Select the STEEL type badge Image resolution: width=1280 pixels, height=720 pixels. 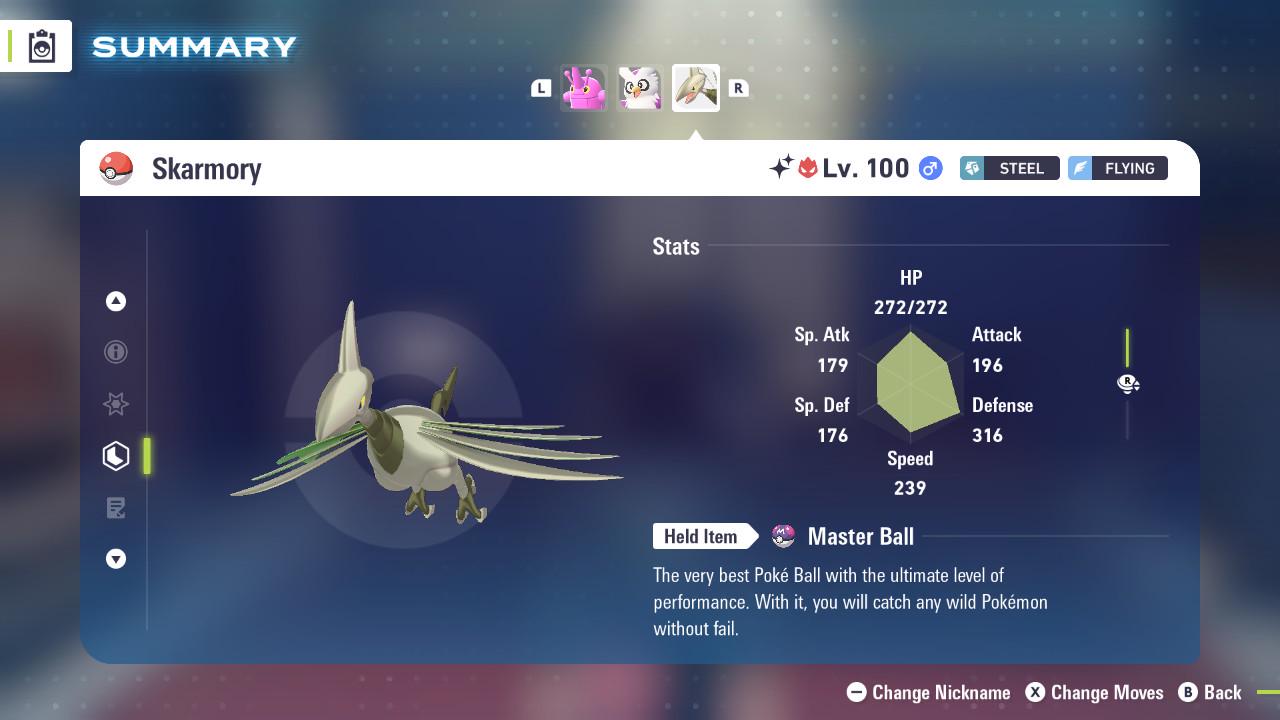pos(1009,168)
